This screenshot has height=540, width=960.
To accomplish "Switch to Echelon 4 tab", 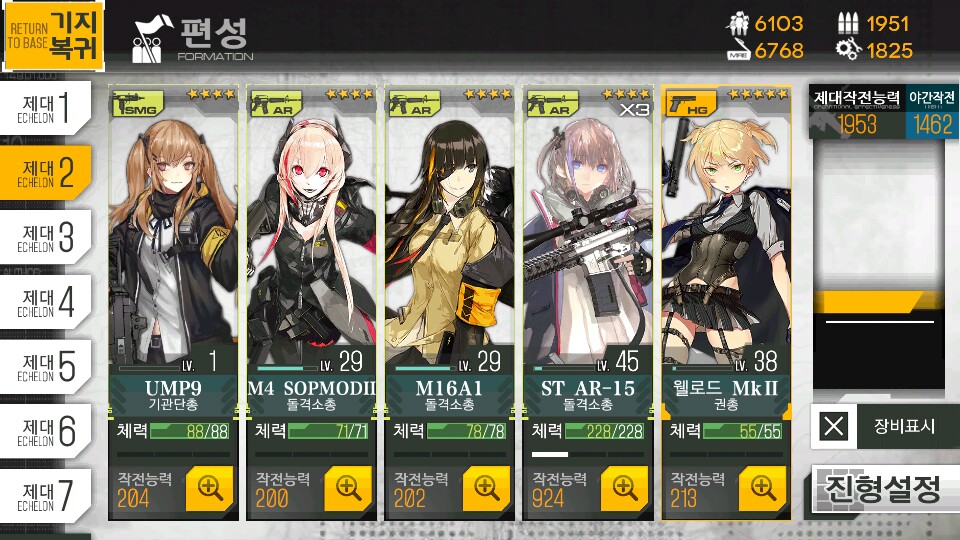I will pos(50,302).
